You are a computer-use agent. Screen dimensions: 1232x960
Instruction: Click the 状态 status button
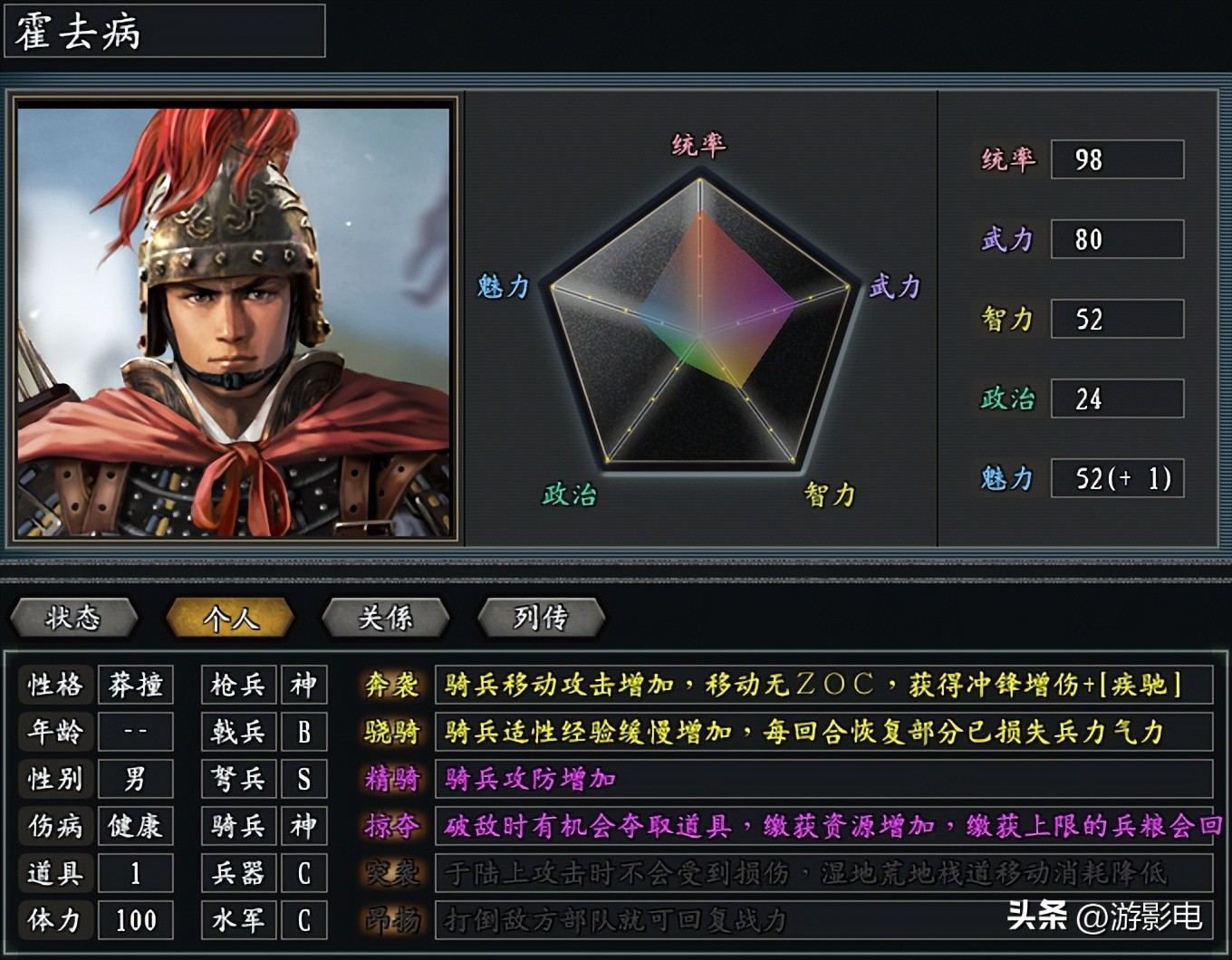[73, 619]
